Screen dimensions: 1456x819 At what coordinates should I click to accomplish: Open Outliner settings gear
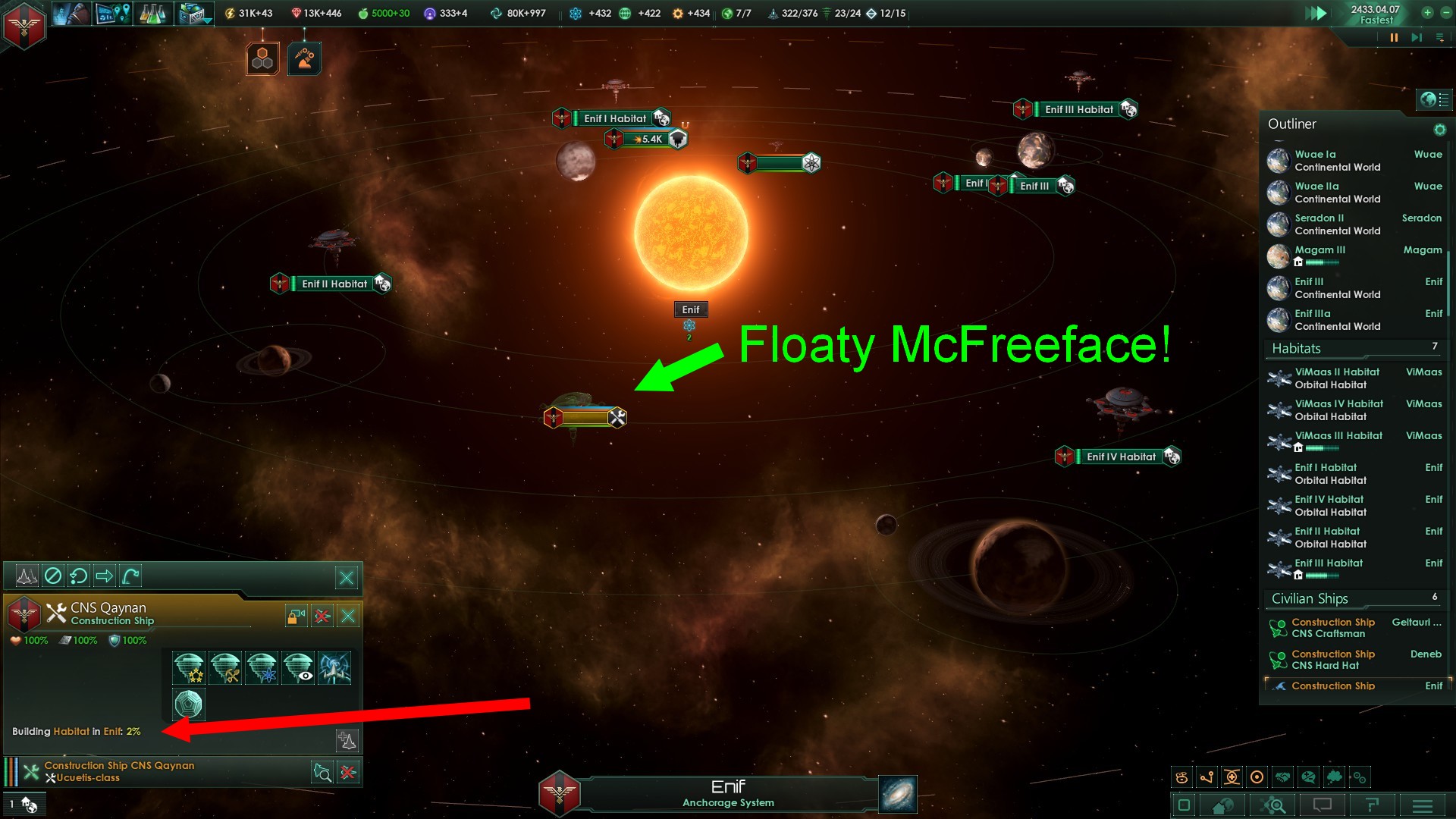1439,129
